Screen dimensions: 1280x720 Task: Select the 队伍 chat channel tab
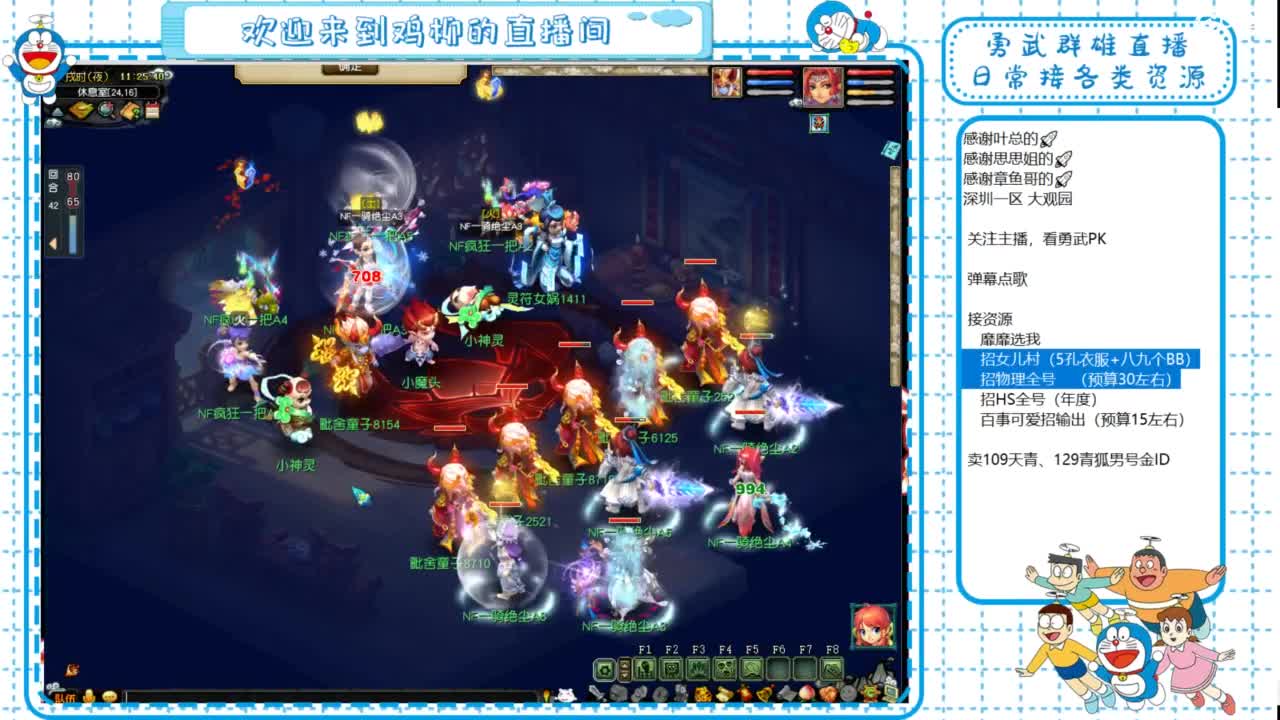point(63,696)
